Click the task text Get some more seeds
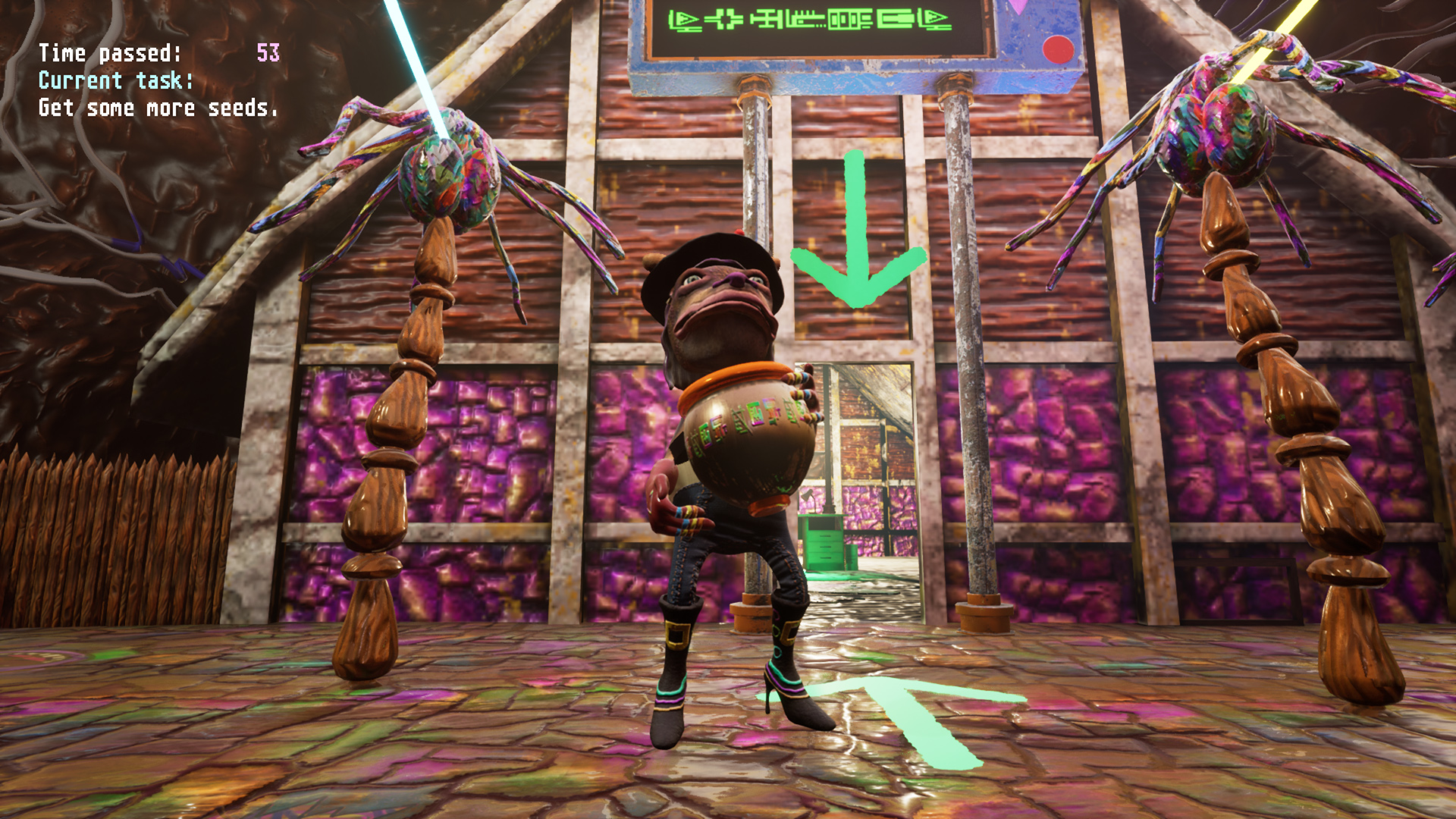This screenshot has height=819, width=1456. [158, 108]
